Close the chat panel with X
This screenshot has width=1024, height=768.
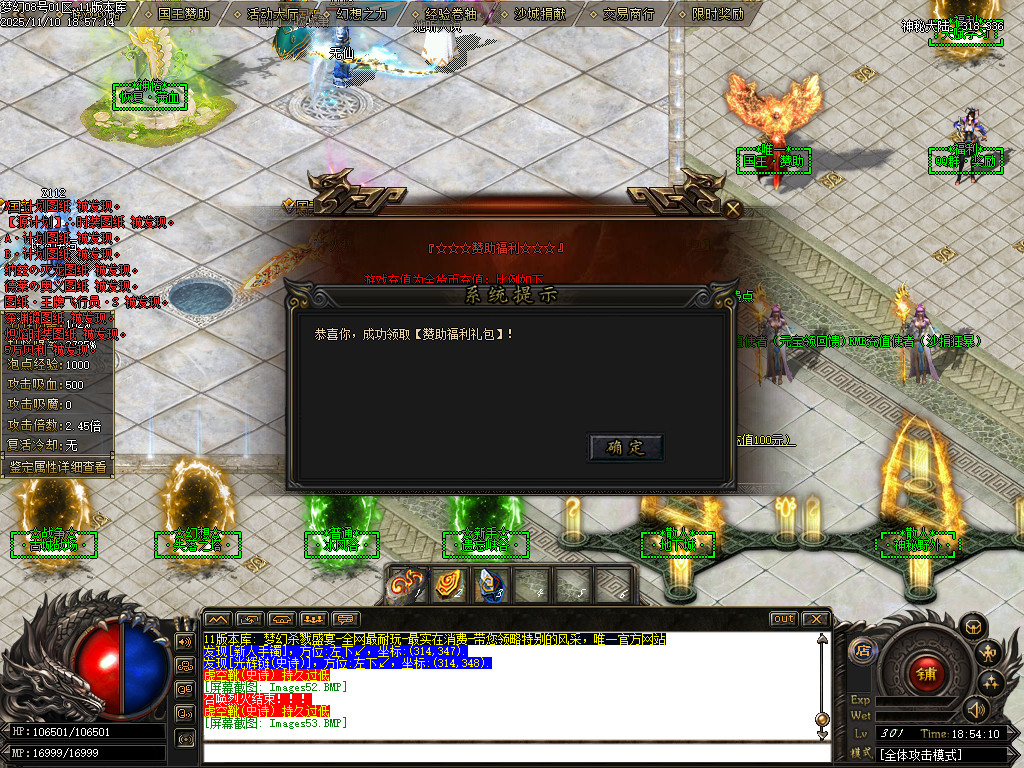815,619
